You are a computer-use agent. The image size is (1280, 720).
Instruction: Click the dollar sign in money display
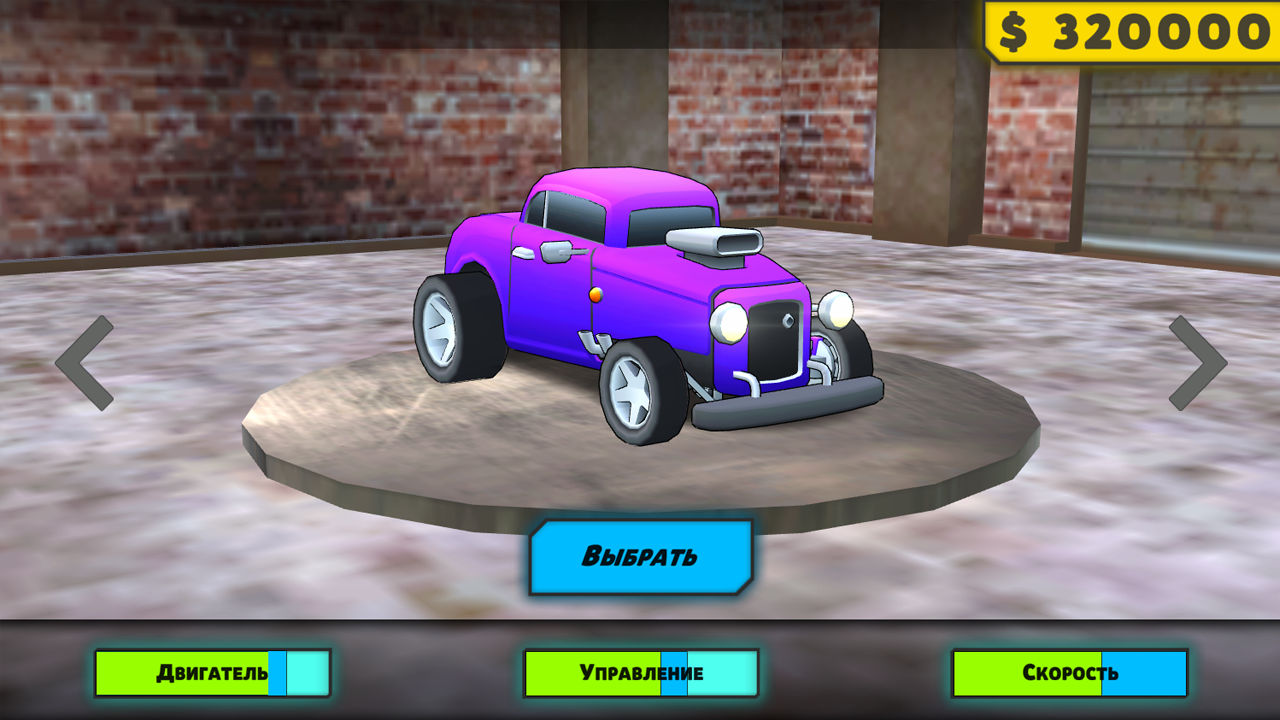click(1012, 28)
